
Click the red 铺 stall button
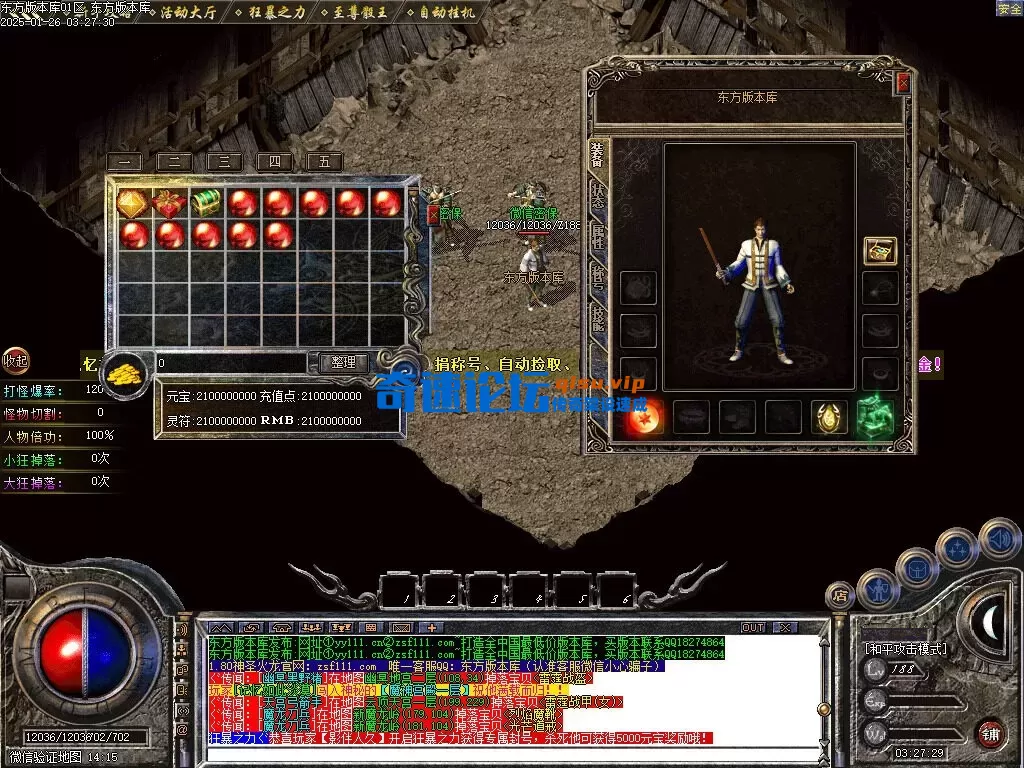click(x=990, y=733)
